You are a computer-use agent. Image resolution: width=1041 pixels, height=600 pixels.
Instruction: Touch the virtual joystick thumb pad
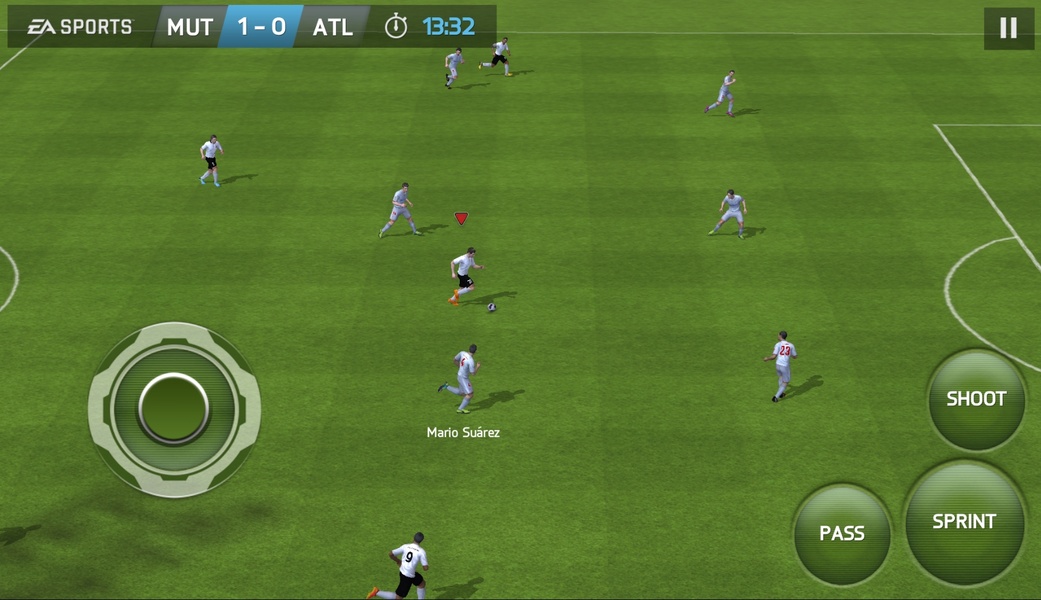pyautogui.click(x=174, y=409)
